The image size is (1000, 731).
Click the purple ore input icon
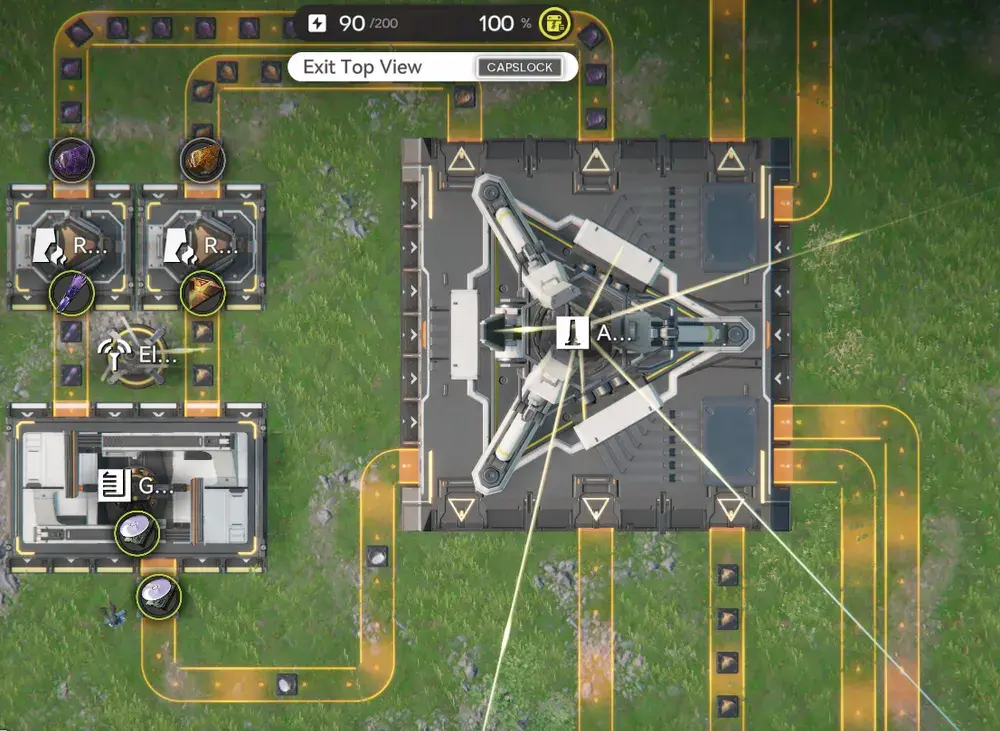tap(72, 158)
